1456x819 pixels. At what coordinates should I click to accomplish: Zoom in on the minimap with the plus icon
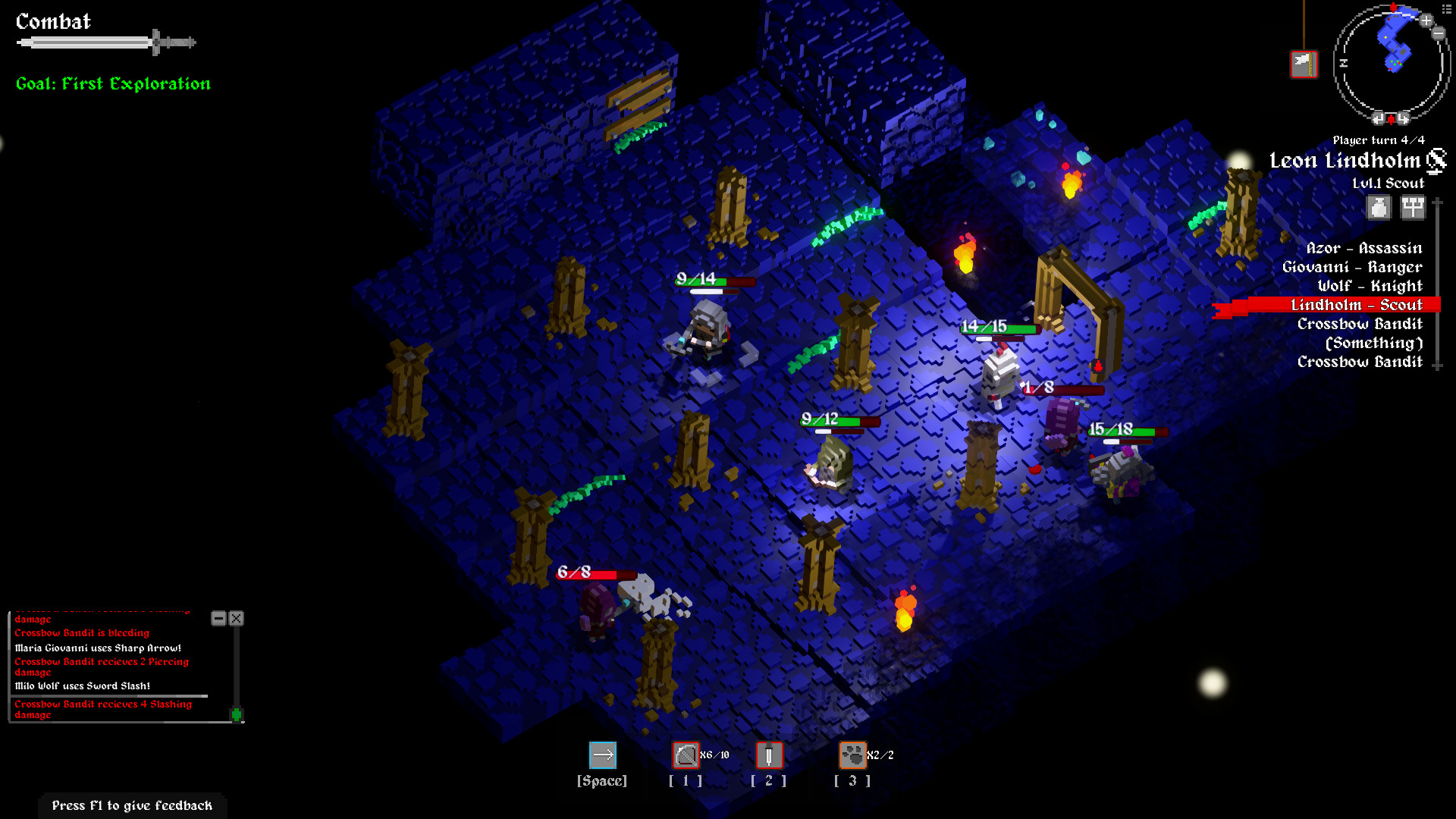pos(1426,20)
